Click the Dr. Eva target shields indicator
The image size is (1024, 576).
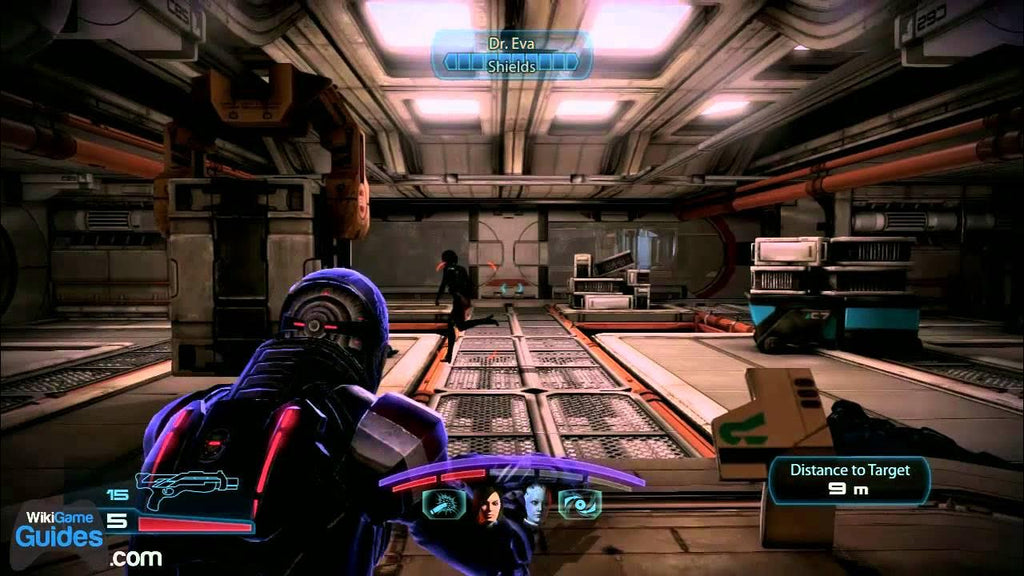pos(512,56)
